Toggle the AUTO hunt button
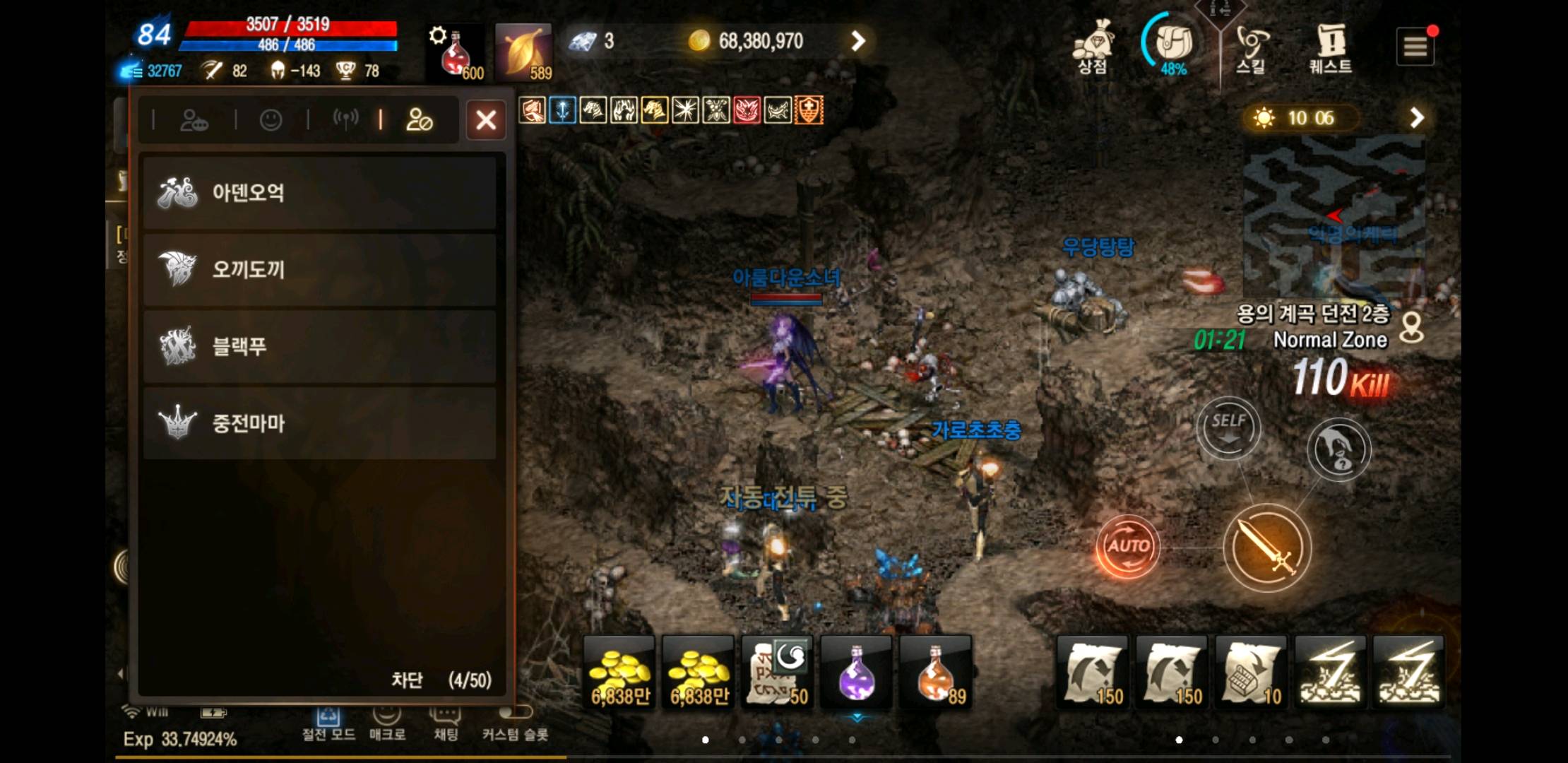 tap(1127, 546)
